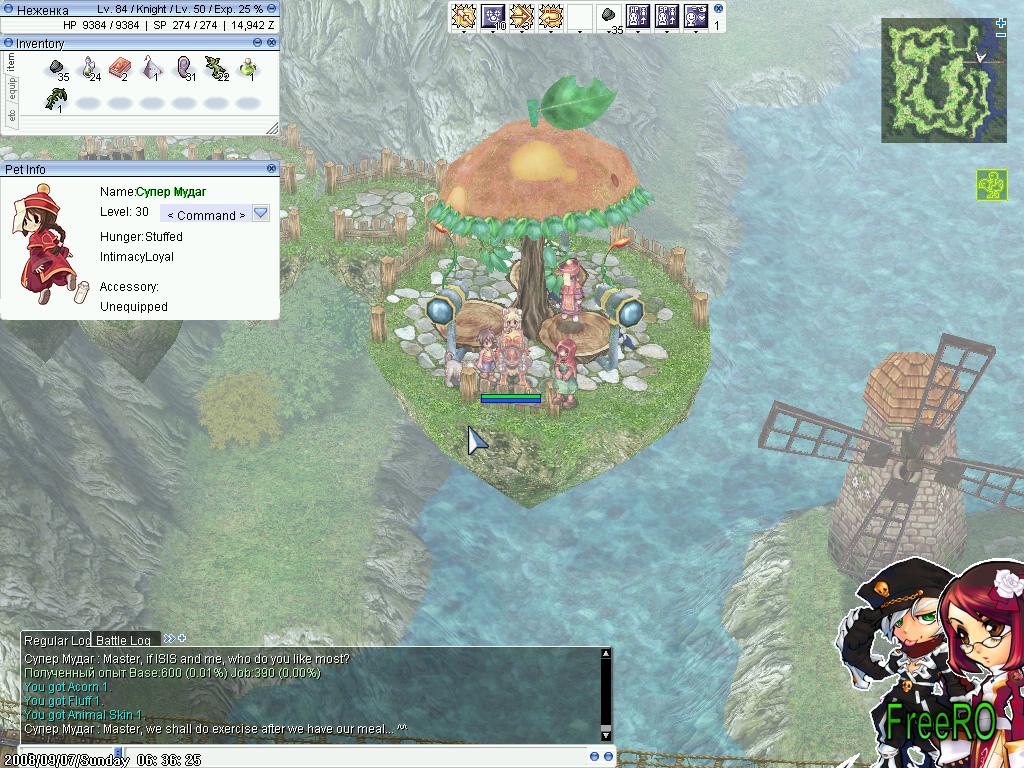Select the white bottle stack of 24
The width and height of the screenshot is (1024, 768).
point(90,68)
